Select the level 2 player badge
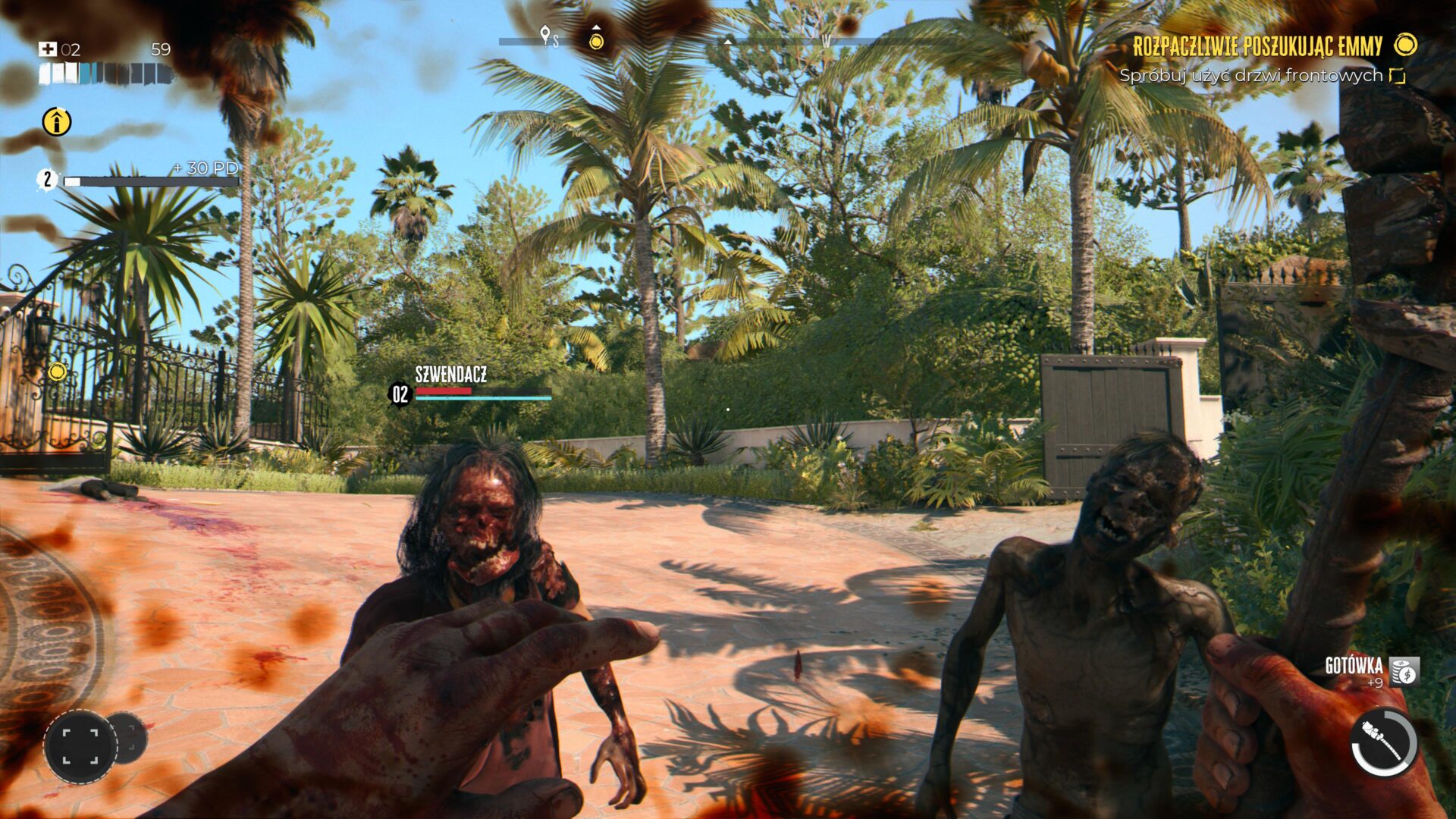Viewport: 1456px width, 819px height. coord(48,180)
